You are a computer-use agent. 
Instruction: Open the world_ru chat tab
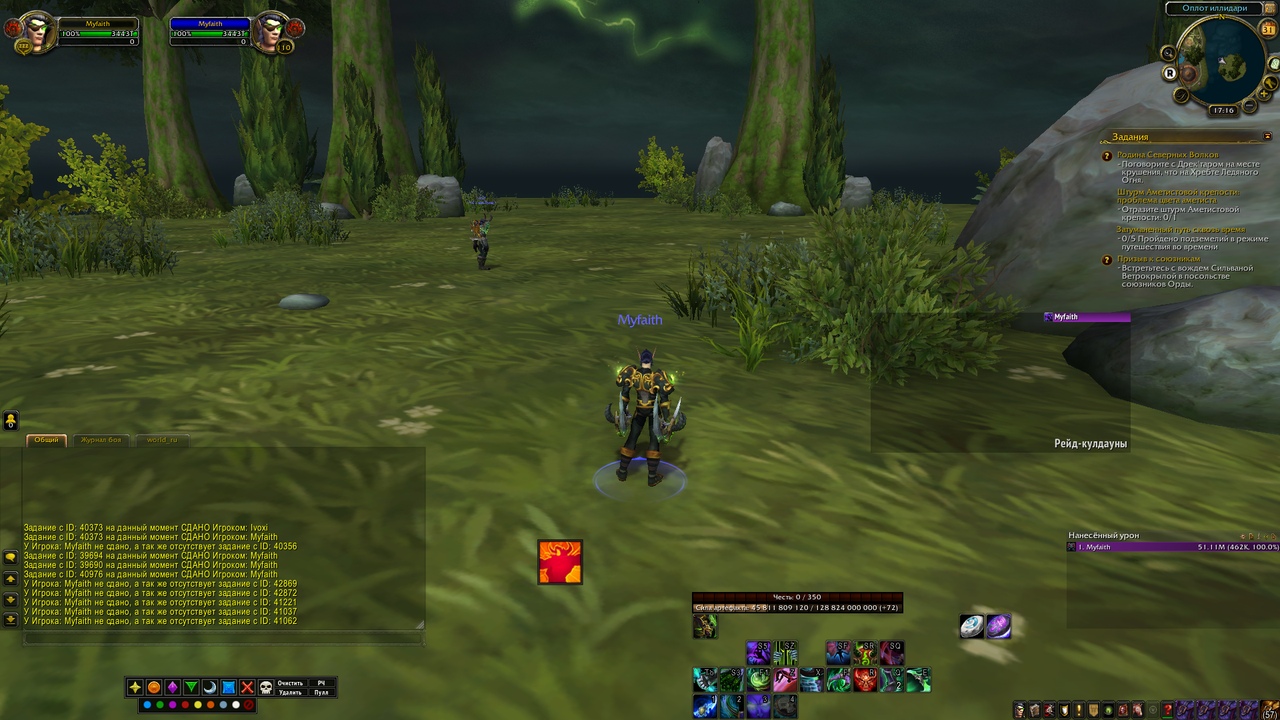point(161,440)
